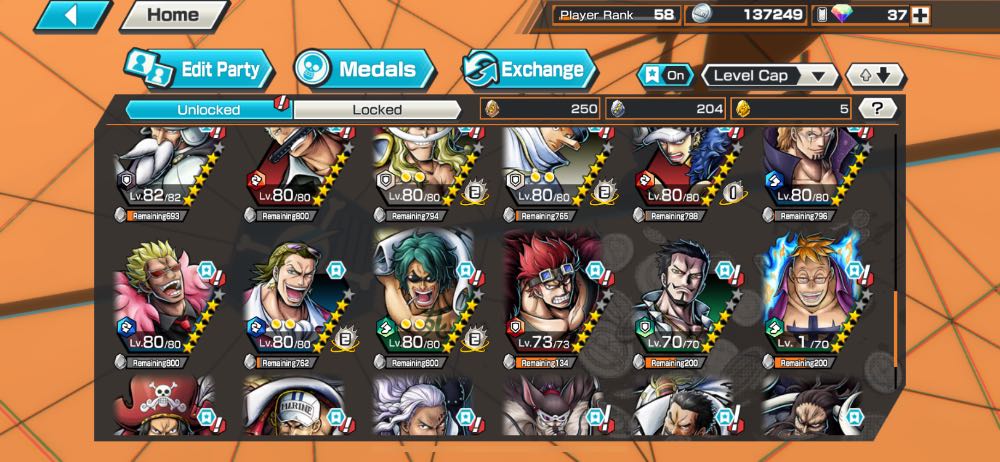The width and height of the screenshot is (1000, 462).
Task: Open the Level Cap sort dropdown
Action: tap(769, 75)
